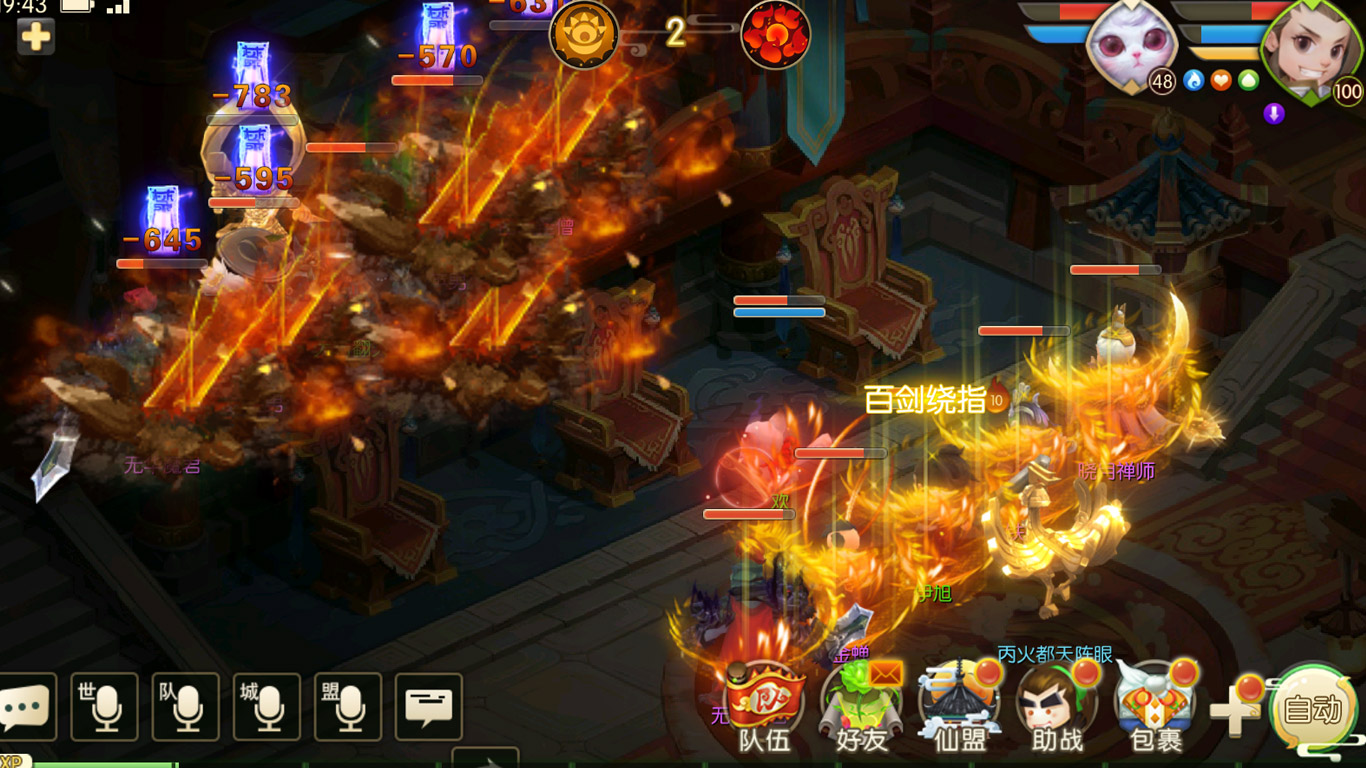Click the red flower round emblem
Image resolution: width=1366 pixels, height=768 pixels.
(775, 35)
